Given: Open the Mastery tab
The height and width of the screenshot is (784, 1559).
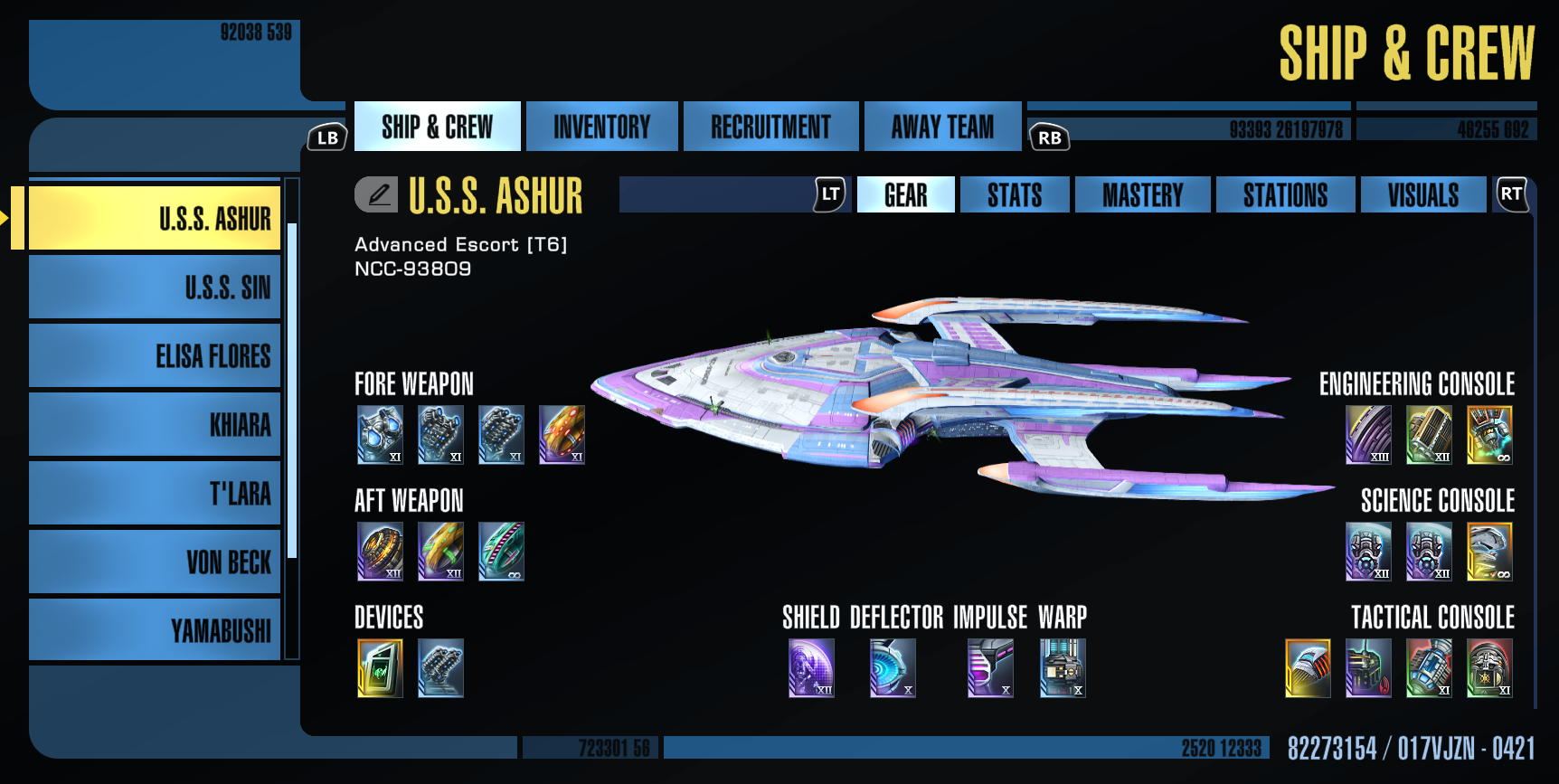Looking at the screenshot, I should coord(1142,194).
